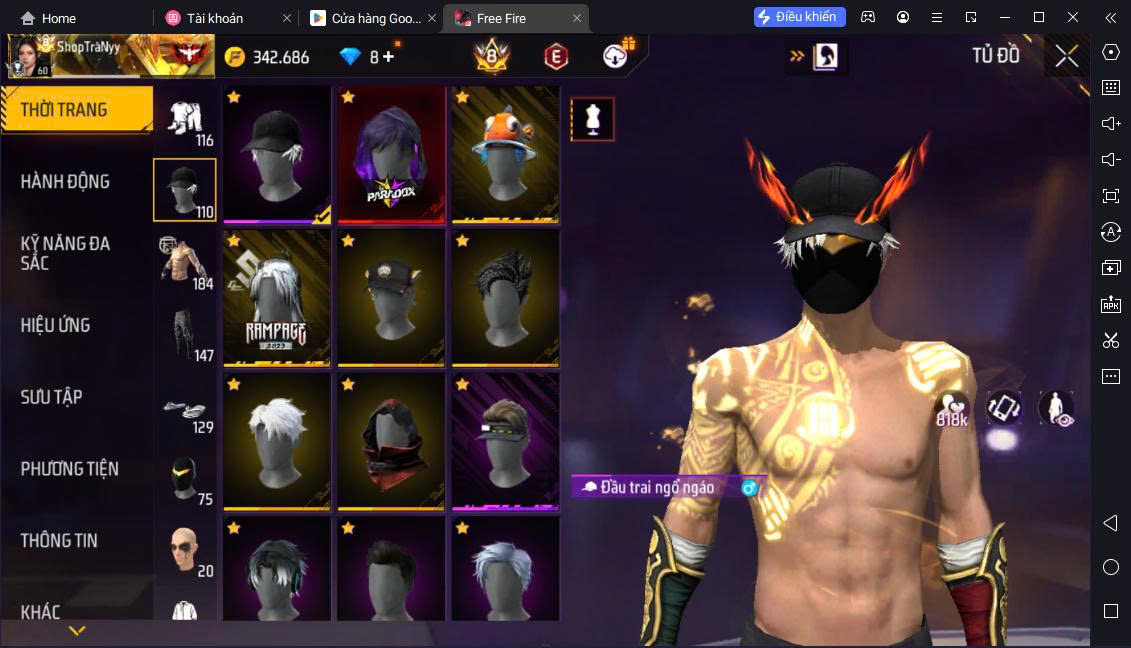
Task: Add diamonds using the plus button
Action: [x=388, y=57]
